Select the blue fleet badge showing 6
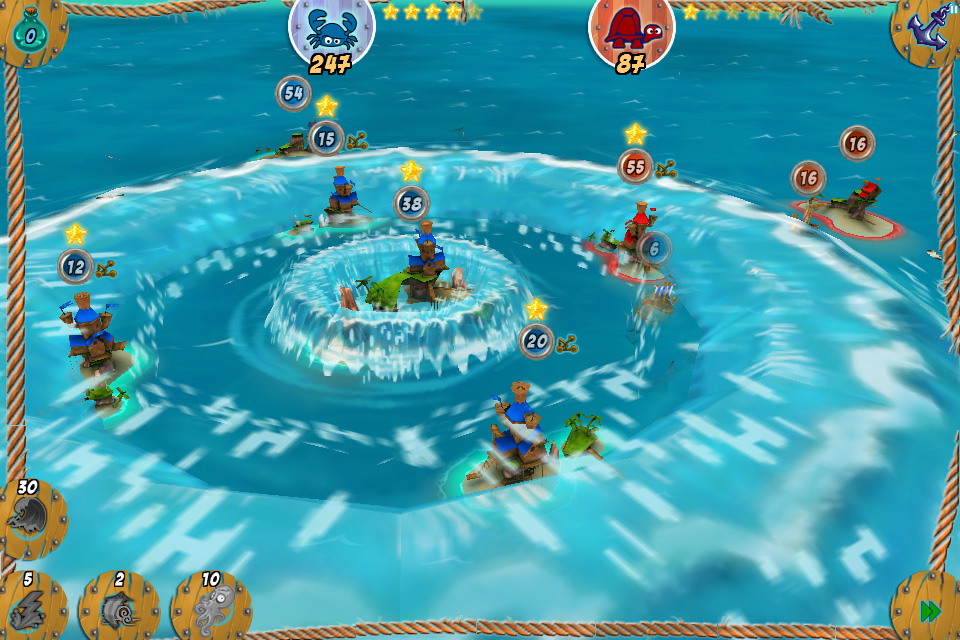960x640 pixels. click(653, 248)
